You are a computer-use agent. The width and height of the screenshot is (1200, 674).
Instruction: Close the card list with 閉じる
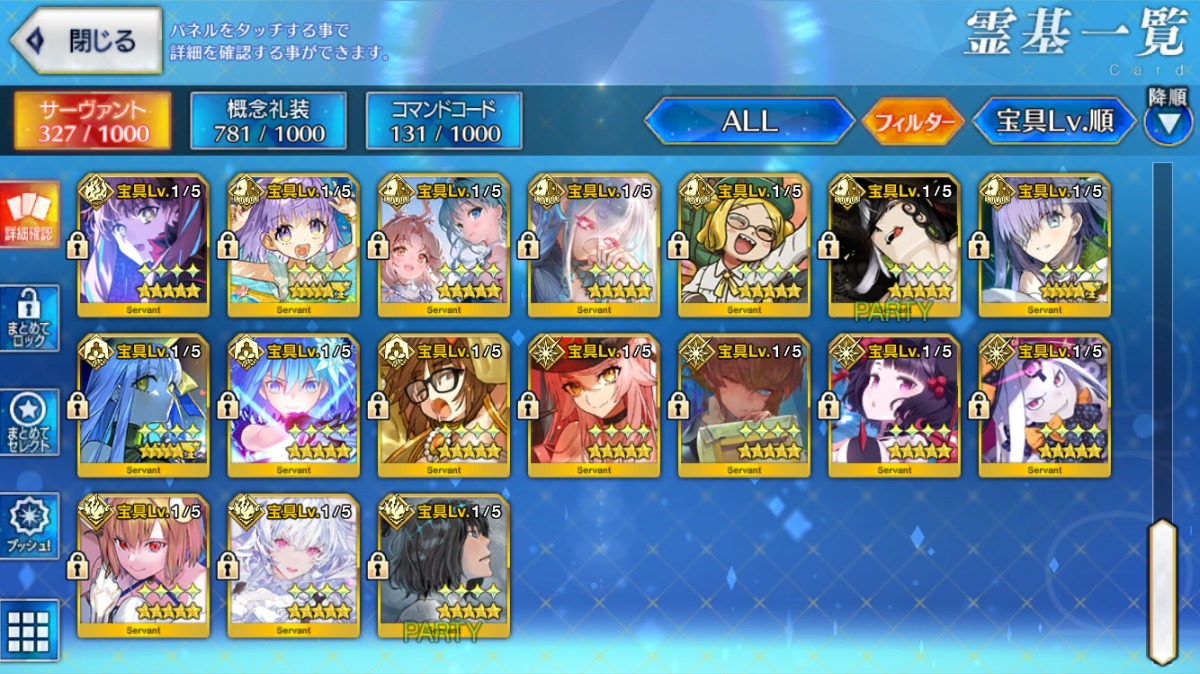click(x=86, y=41)
